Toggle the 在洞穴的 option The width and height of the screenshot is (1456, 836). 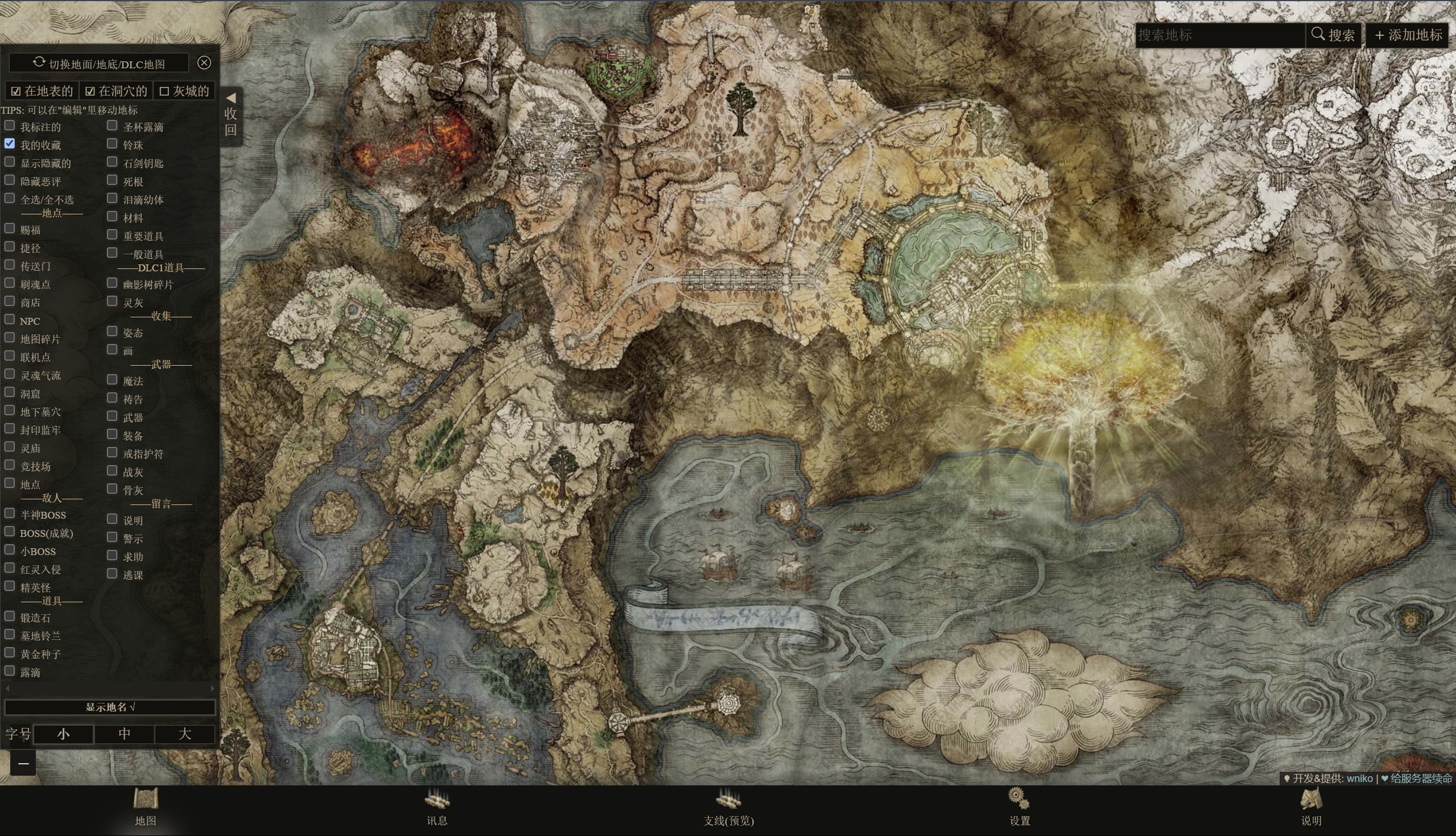(116, 91)
